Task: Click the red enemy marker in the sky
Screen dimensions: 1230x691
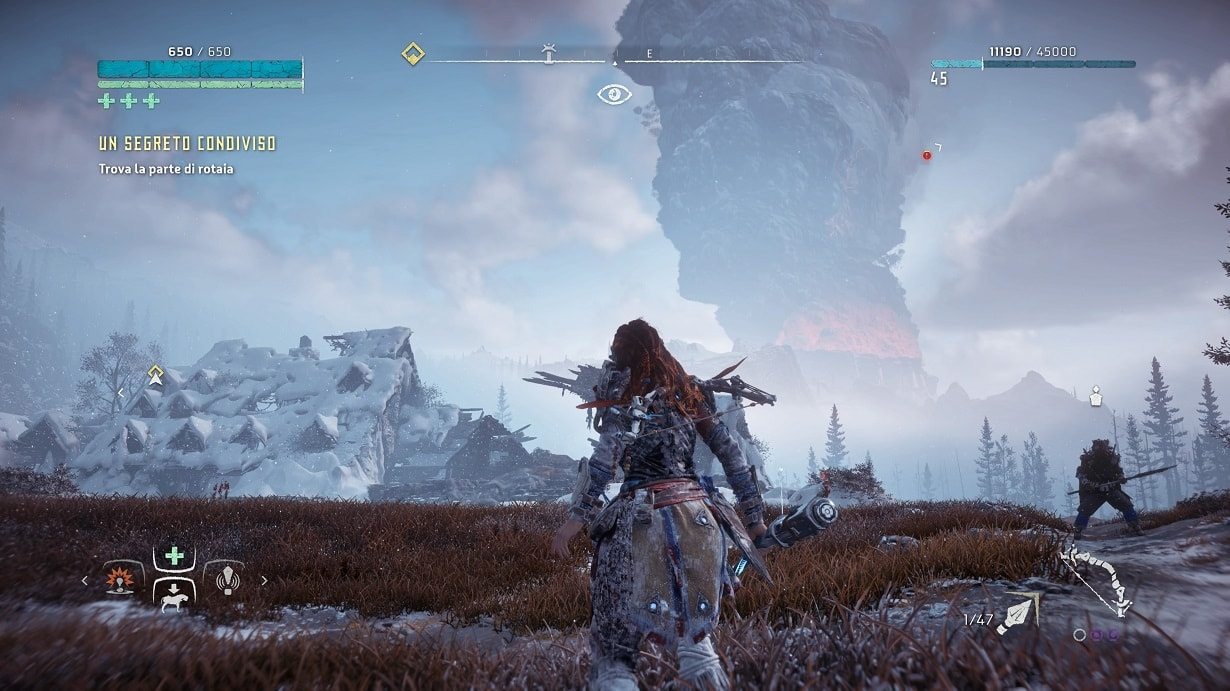Action: tap(927, 155)
